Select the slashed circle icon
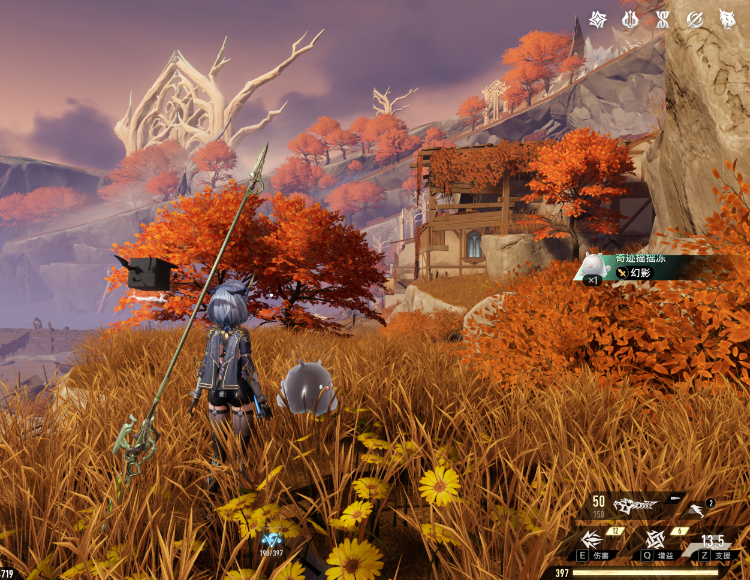 coord(694,19)
